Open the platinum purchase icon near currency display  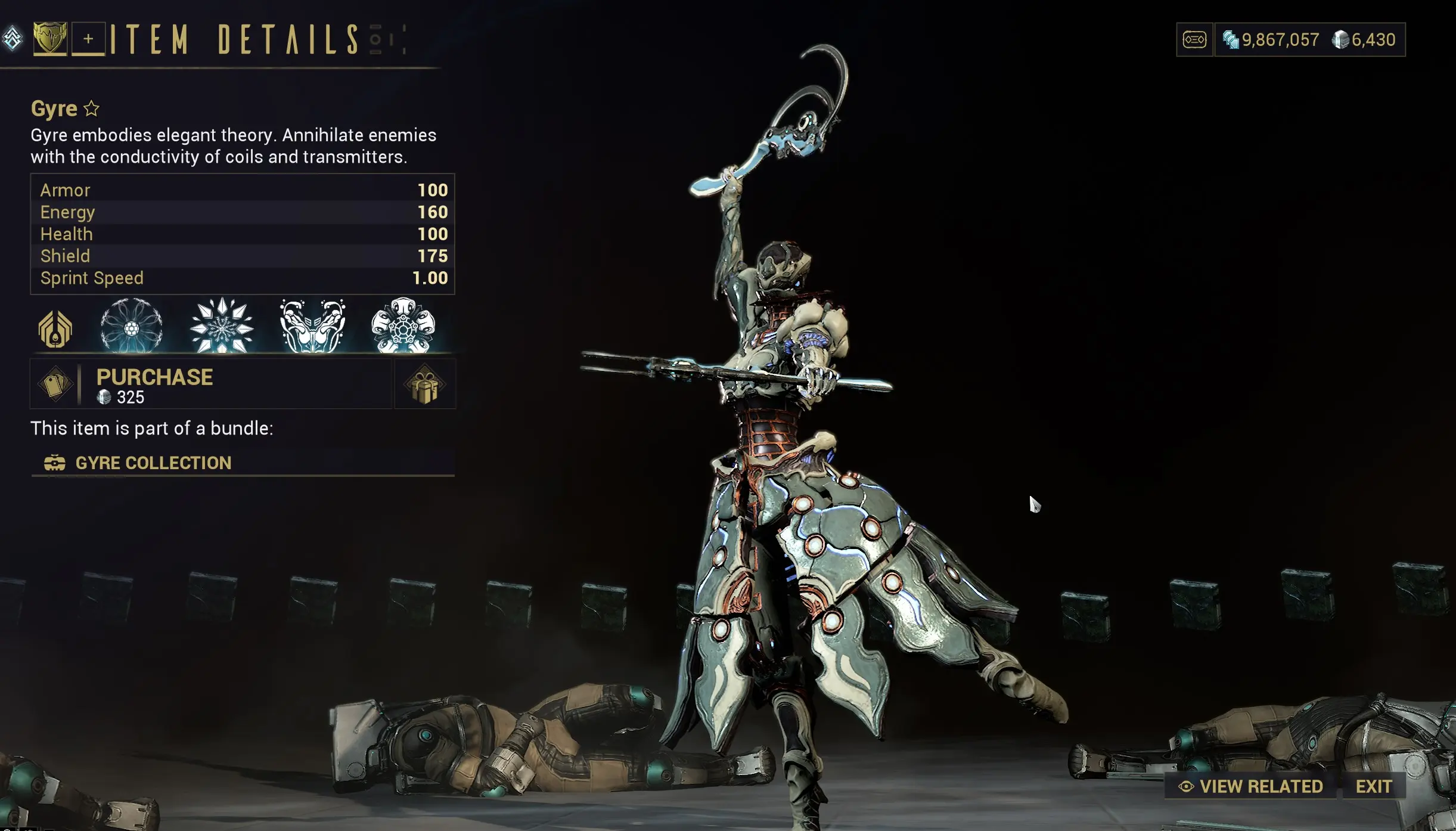(1194, 39)
